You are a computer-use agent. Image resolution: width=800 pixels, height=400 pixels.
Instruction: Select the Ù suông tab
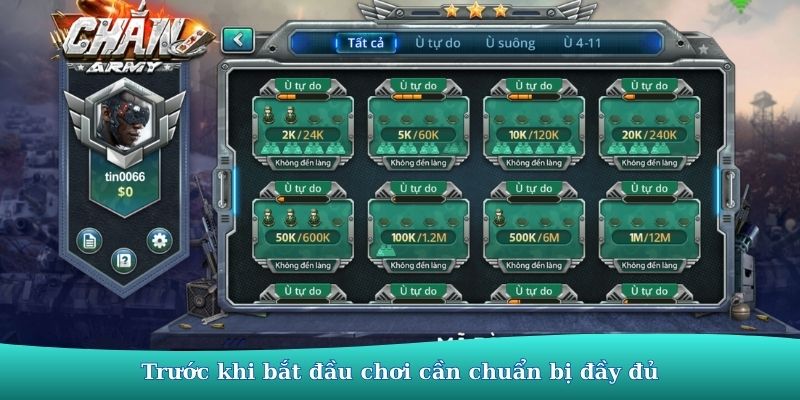[510, 43]
